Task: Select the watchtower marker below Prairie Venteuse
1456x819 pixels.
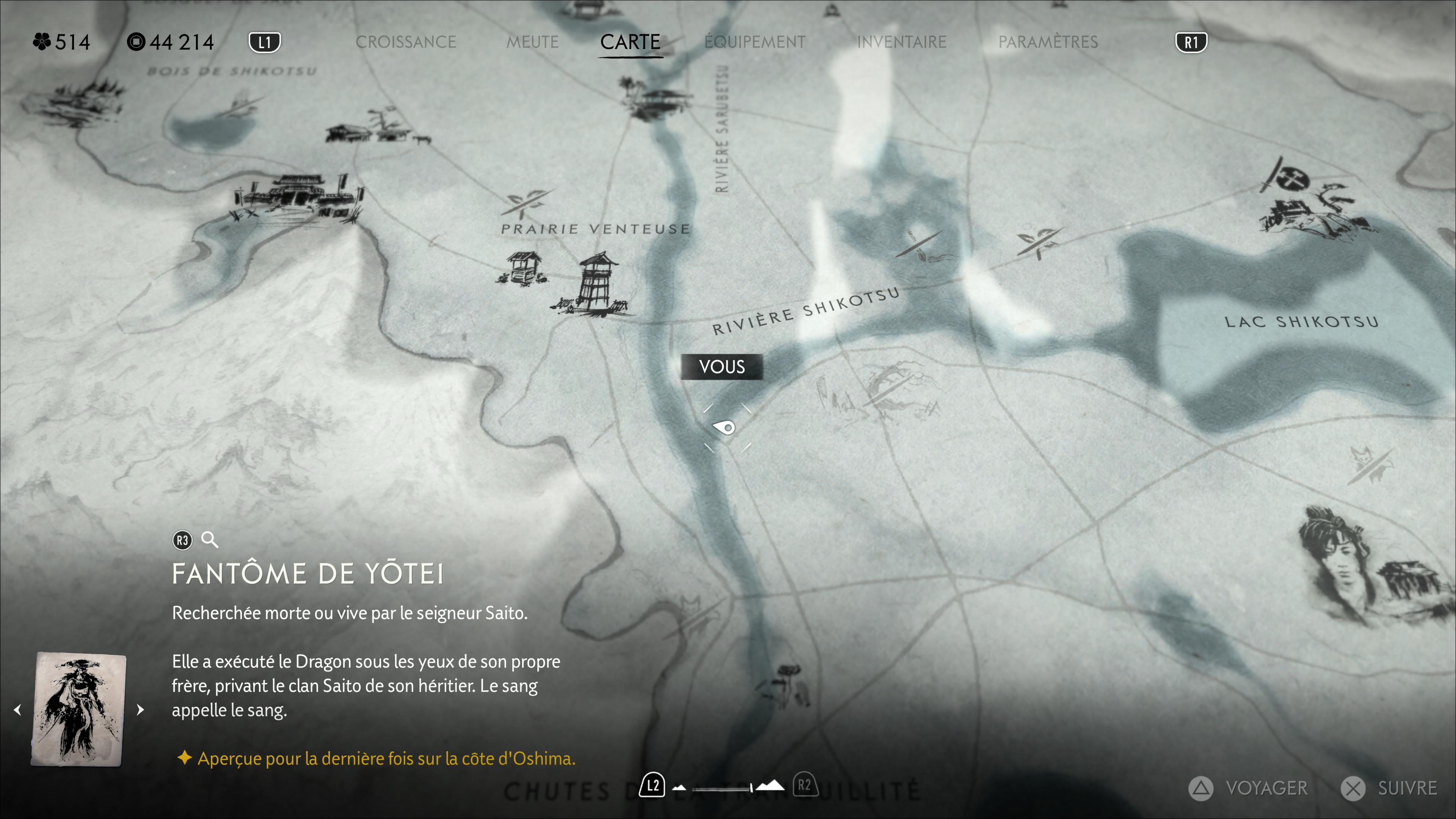Action: (596, 284)
